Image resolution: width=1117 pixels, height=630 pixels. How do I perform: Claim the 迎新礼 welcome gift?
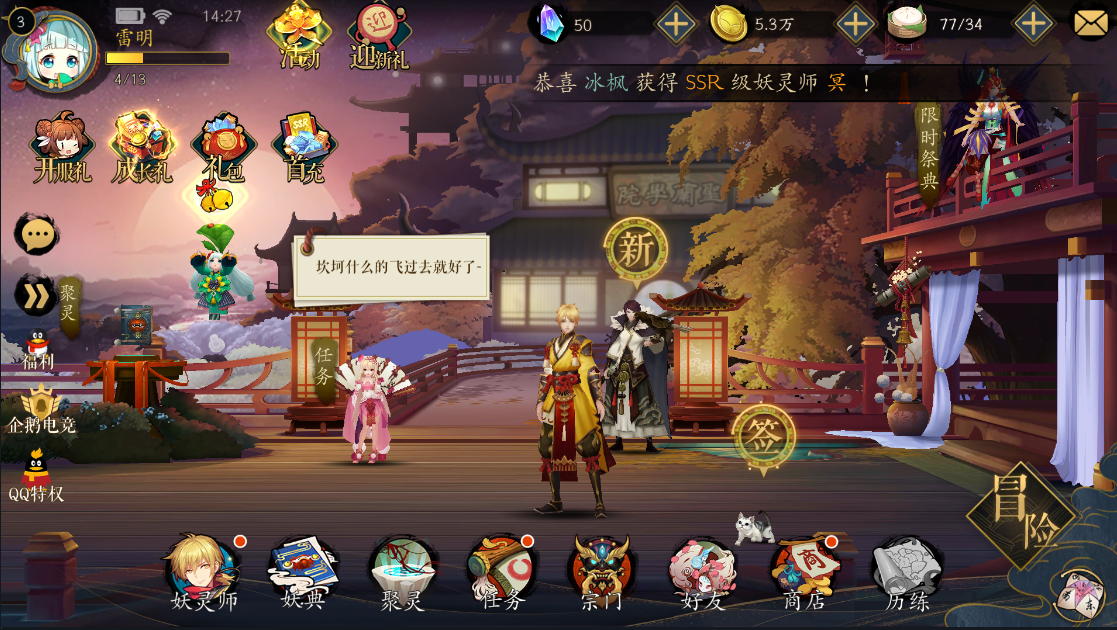pyautogui.click(x=380, y=36)
